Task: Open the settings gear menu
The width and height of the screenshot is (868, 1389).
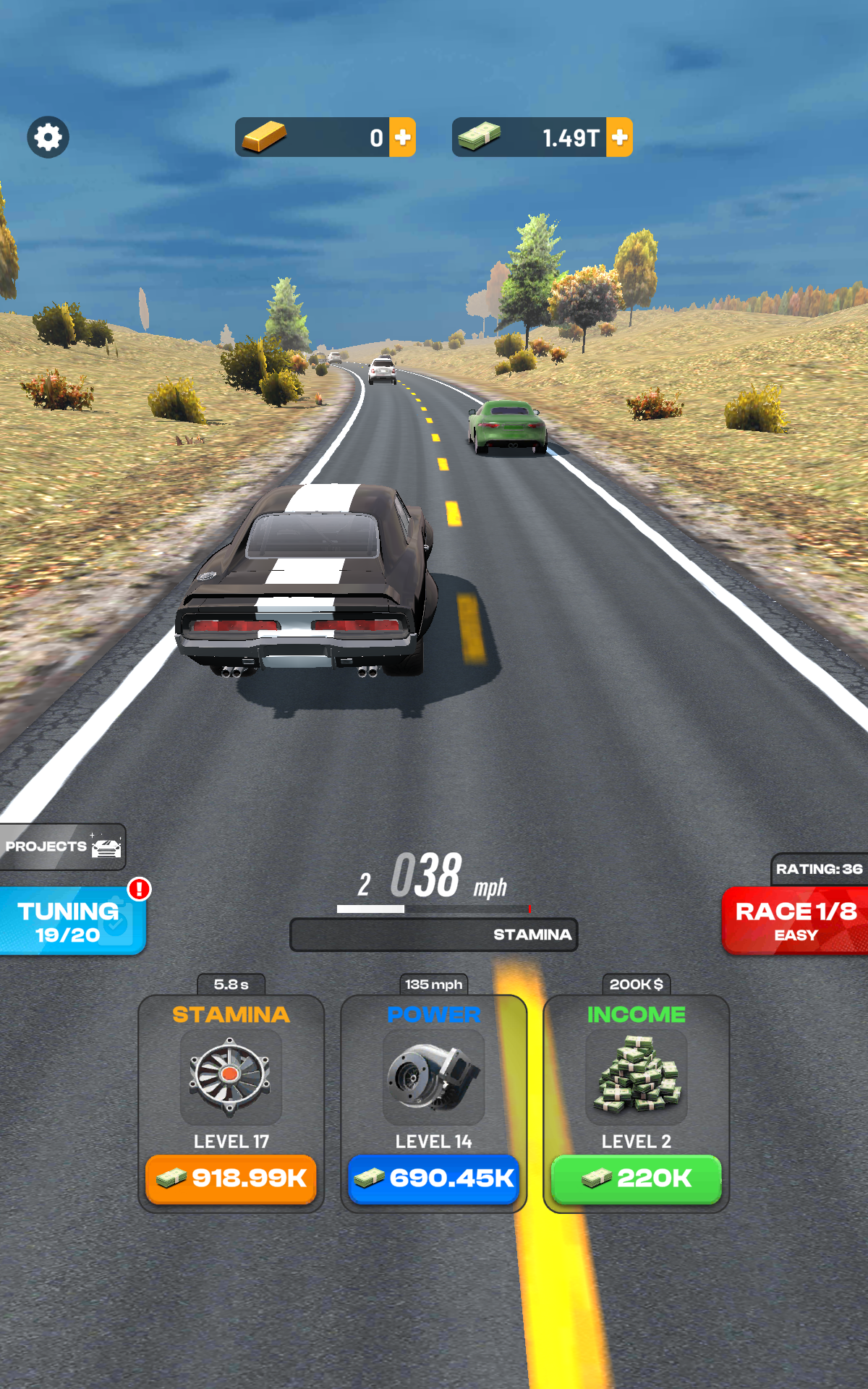Action: tap(48, 137)
